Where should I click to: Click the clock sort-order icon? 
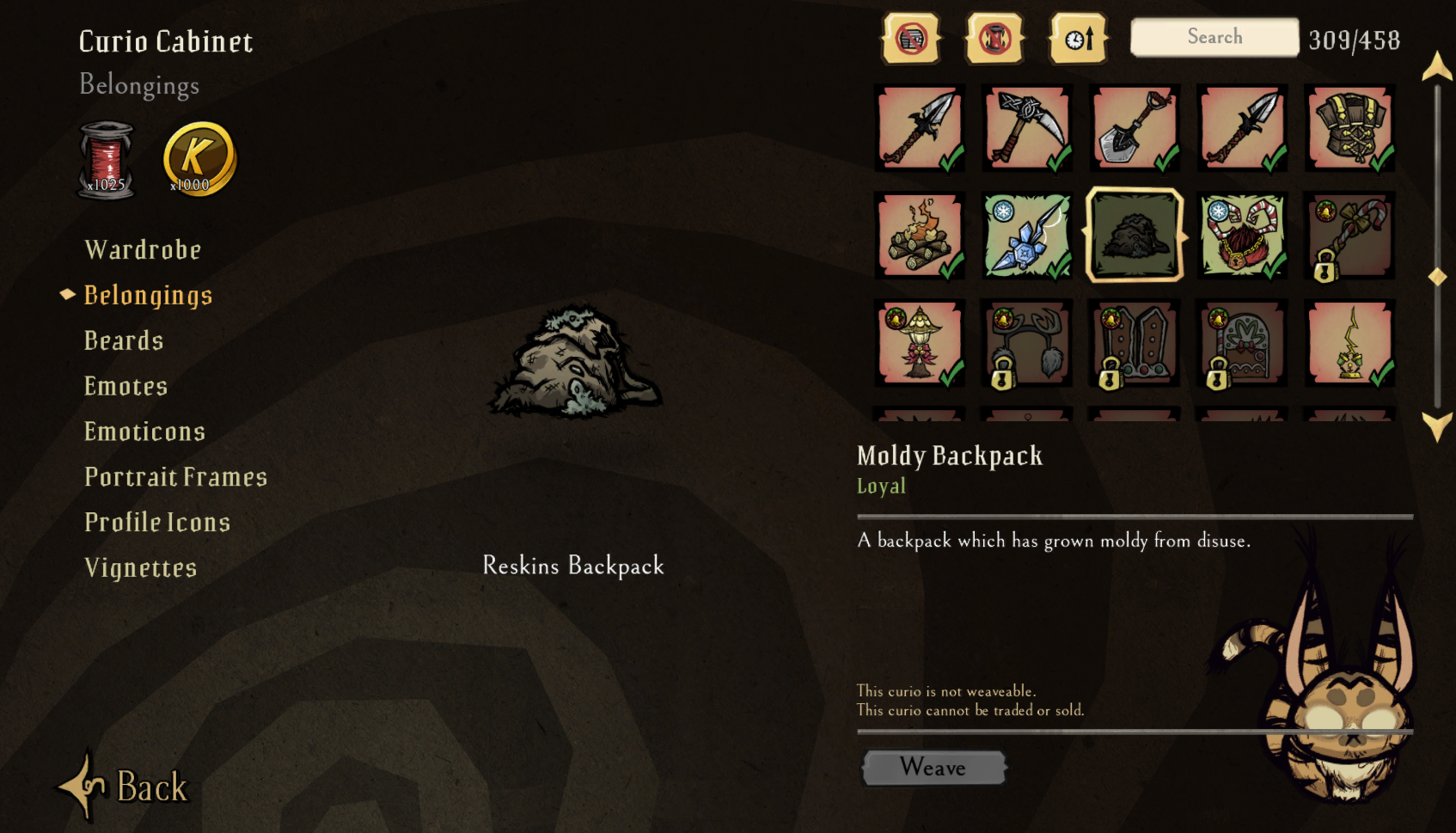1079,37
